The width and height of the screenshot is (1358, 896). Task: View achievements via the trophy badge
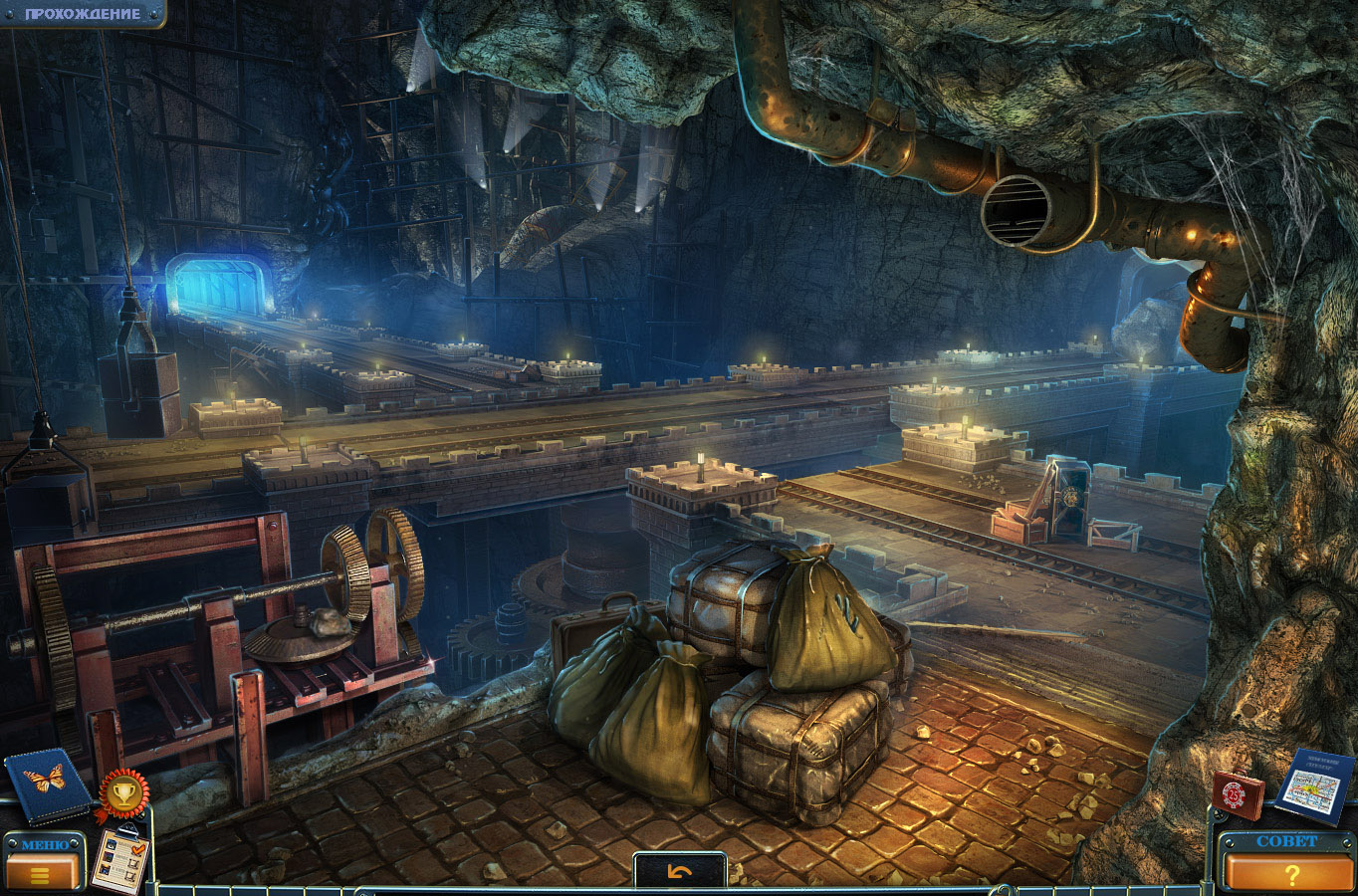123,792
